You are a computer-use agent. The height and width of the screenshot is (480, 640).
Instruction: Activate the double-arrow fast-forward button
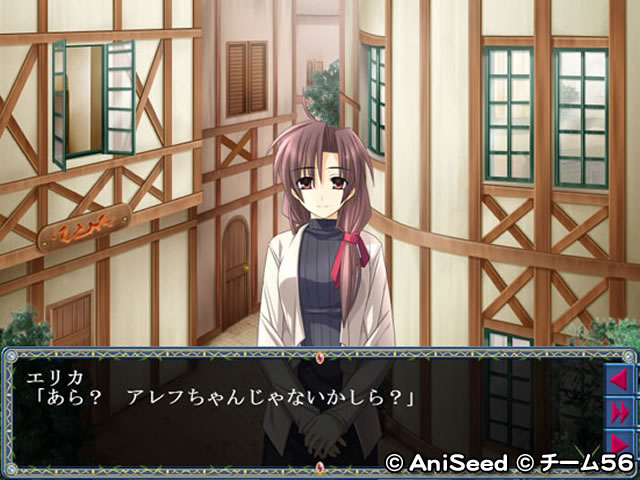(x=619, y=411)
